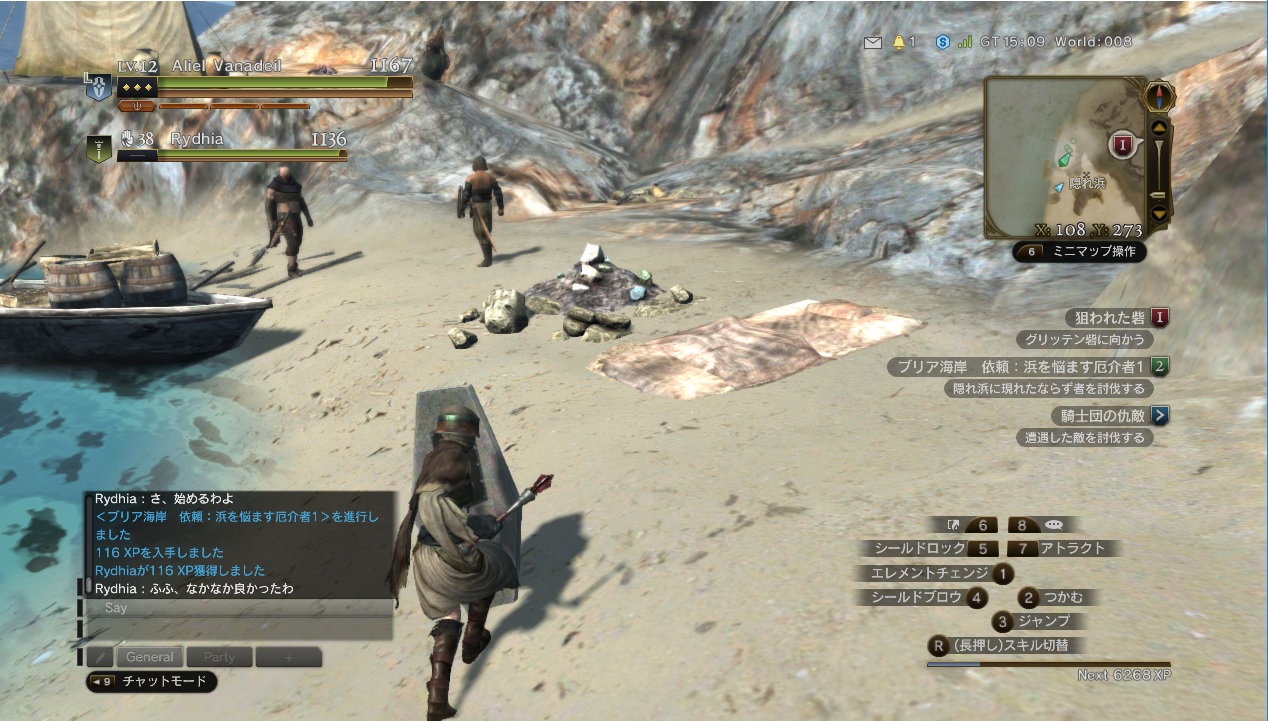Screen dimensions: 1268x721
Task: Open the mail envelope icon
Action: (873, 42)
